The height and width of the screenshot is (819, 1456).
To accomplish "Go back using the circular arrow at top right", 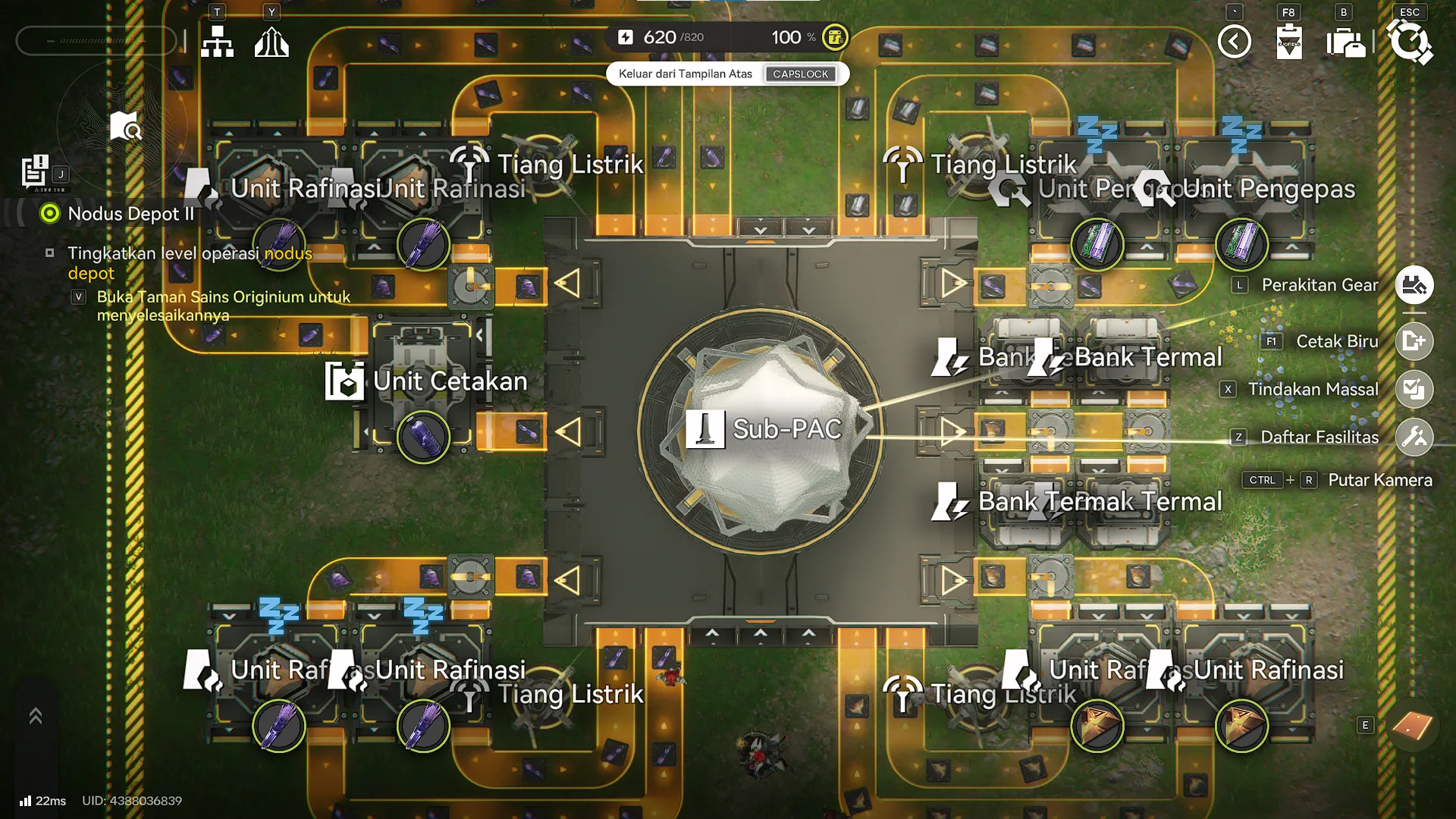I will pyautogui.click(x=1234, y=42).
